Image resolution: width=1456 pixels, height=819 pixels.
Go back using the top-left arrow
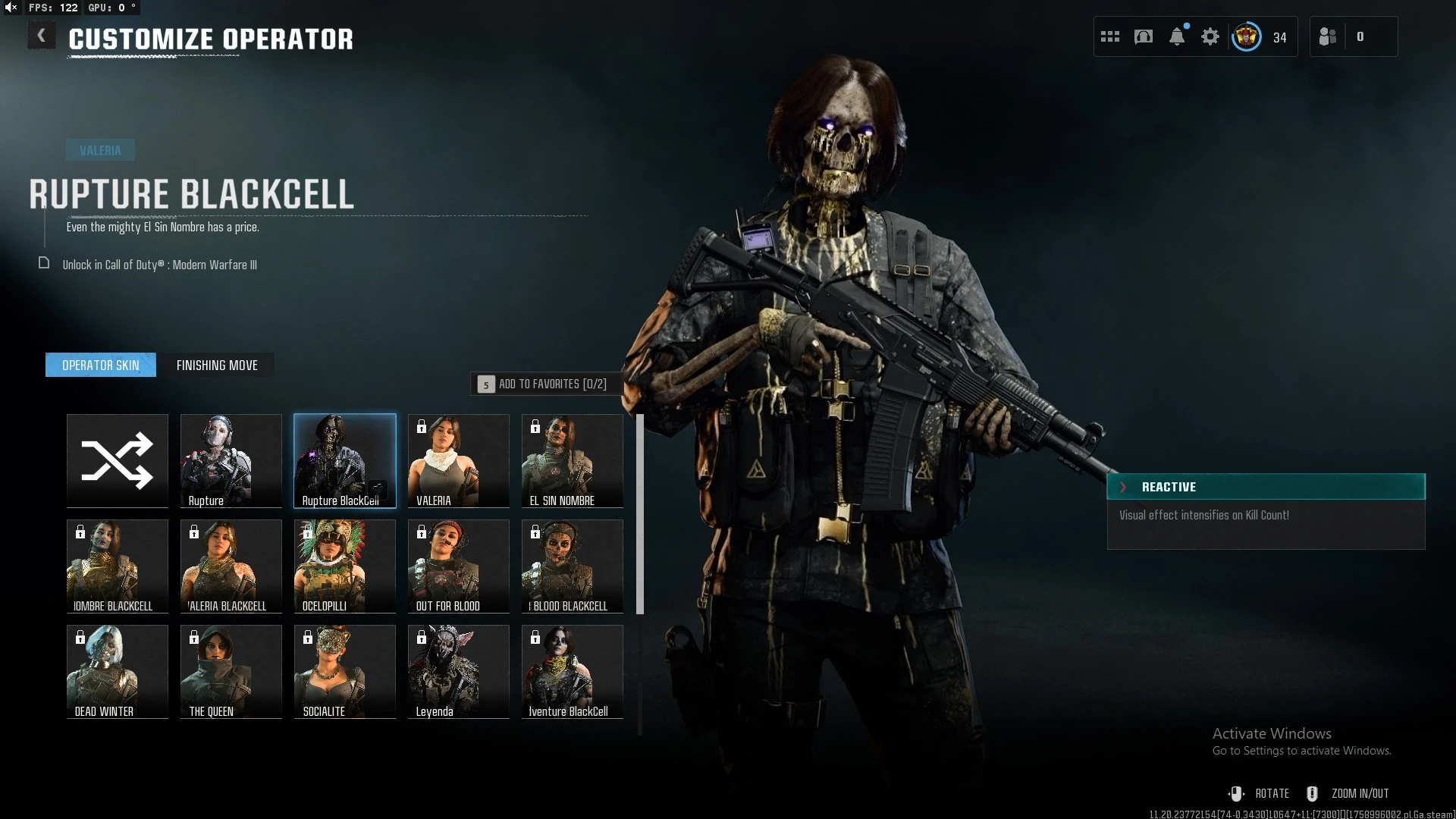coord(42,36)
